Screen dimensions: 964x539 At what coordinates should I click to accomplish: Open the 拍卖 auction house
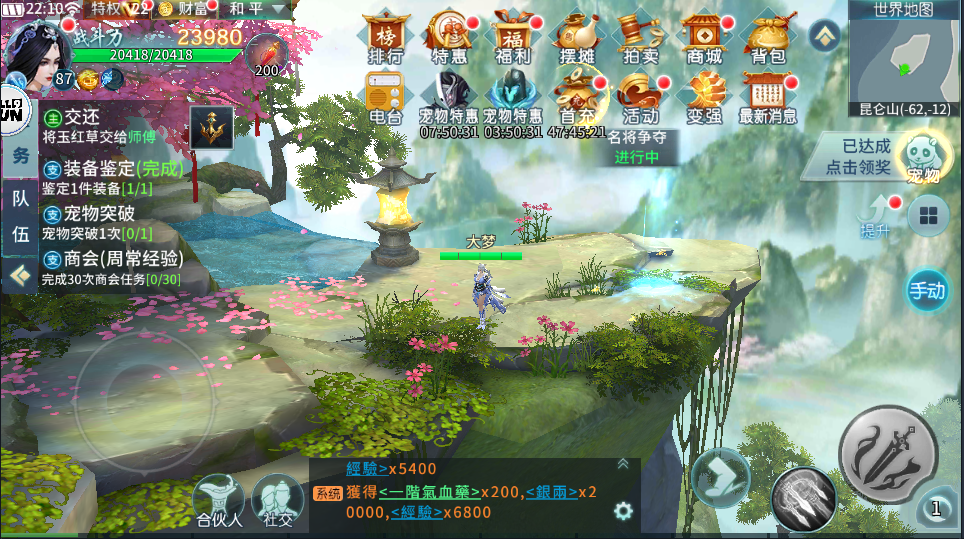coord(640,38)
